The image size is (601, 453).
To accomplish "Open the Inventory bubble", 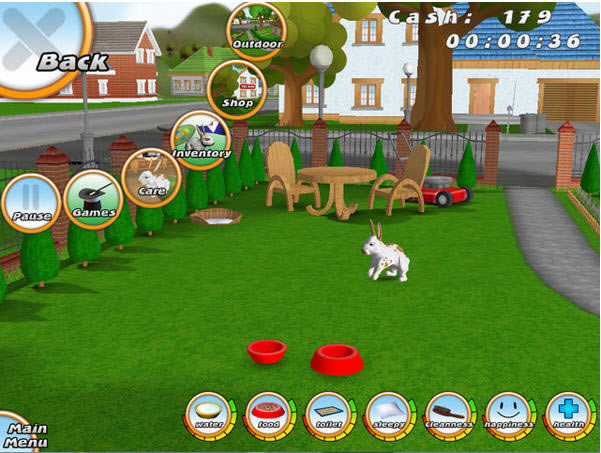I will pos(201,139).
